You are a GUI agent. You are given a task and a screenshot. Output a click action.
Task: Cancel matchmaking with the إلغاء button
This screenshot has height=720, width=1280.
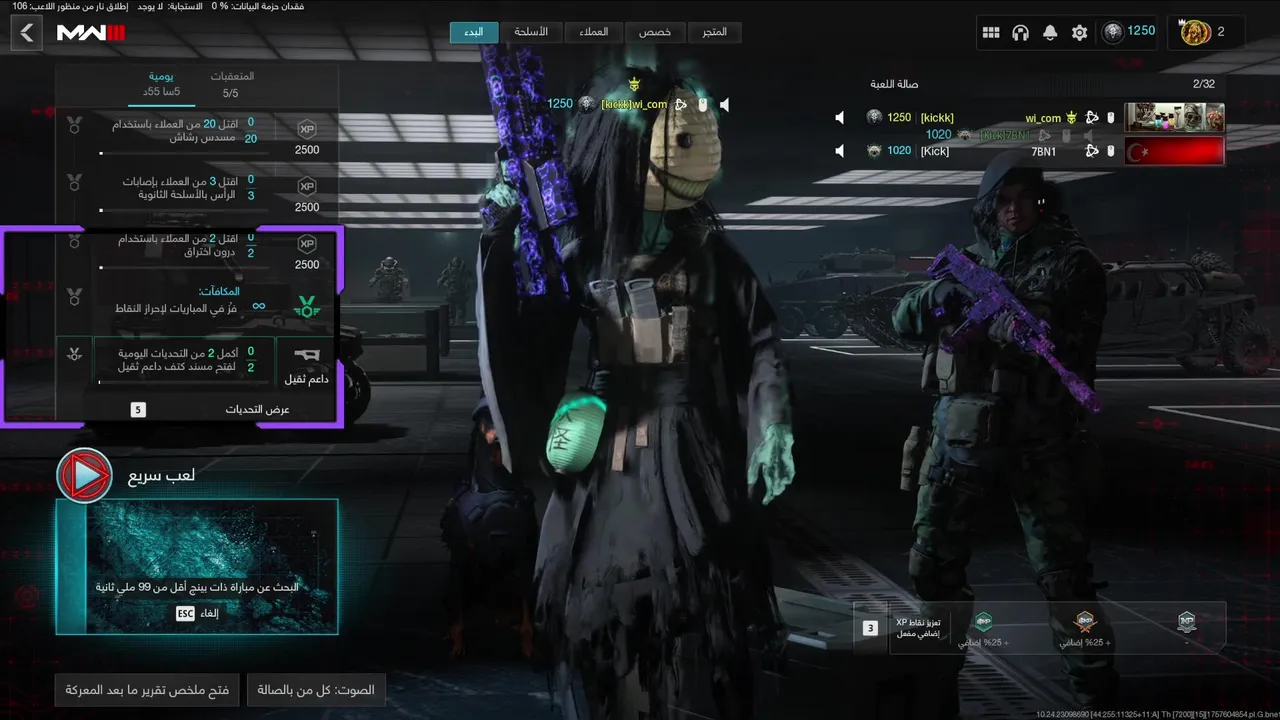tap(197, 613)
